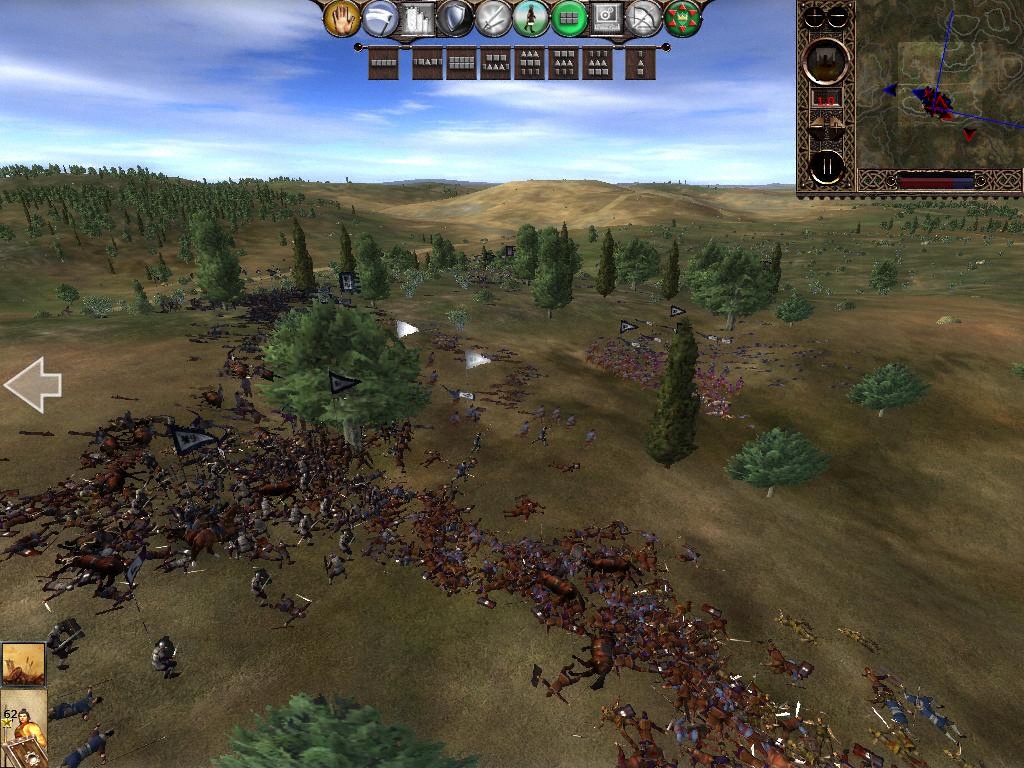Click the walking soldier skirmish icon
Screen dimensions: 1024x768
531,18
